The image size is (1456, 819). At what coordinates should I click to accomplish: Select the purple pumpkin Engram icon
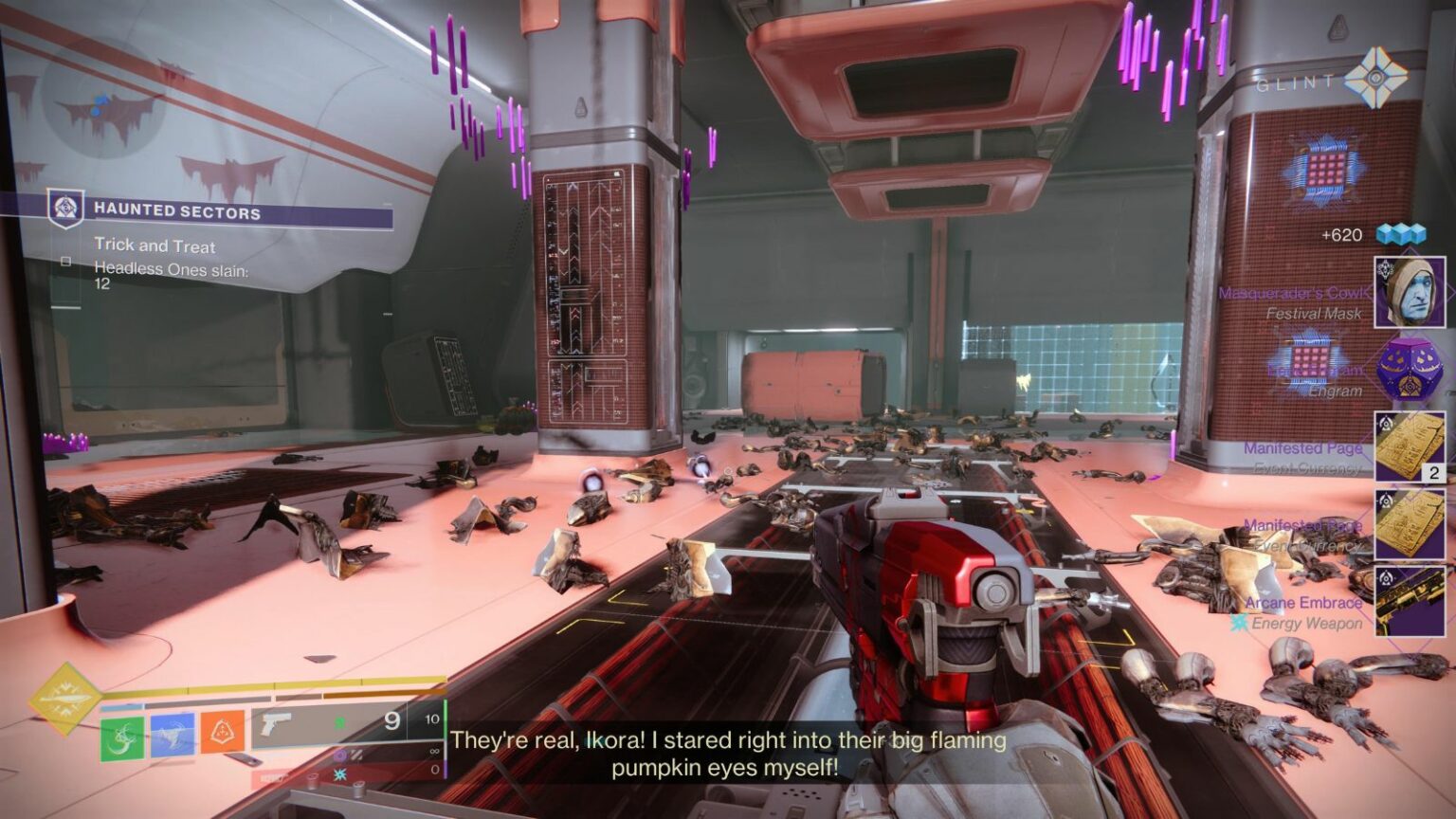[1410, 370]
